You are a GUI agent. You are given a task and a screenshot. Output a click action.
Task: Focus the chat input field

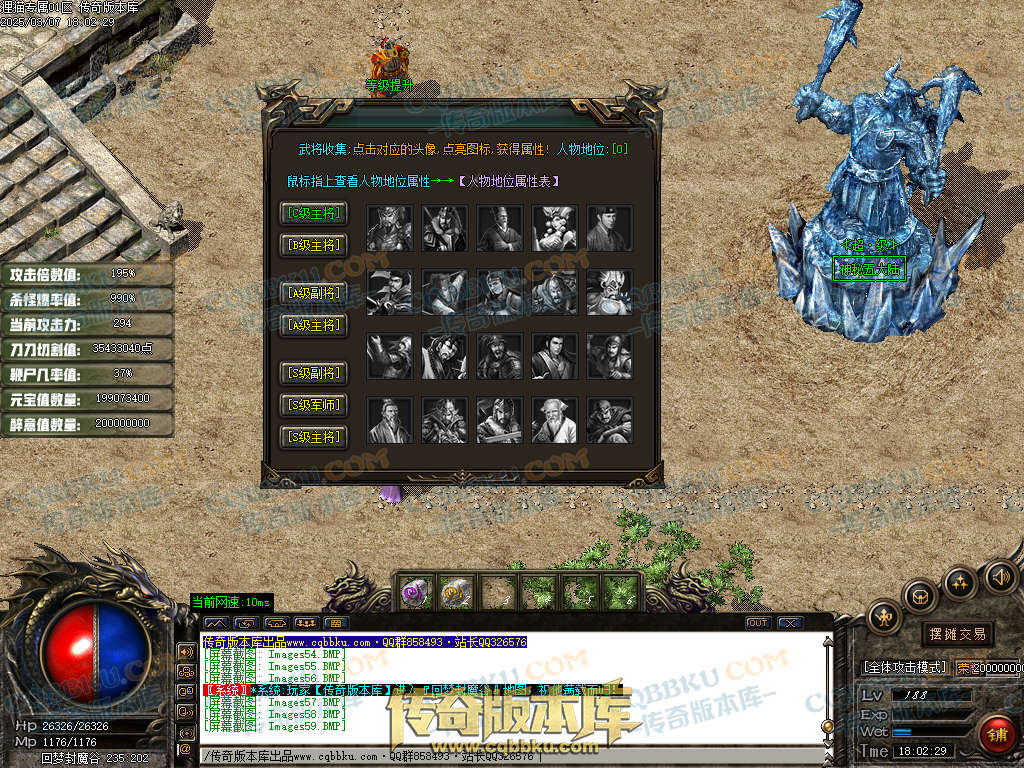510,756
